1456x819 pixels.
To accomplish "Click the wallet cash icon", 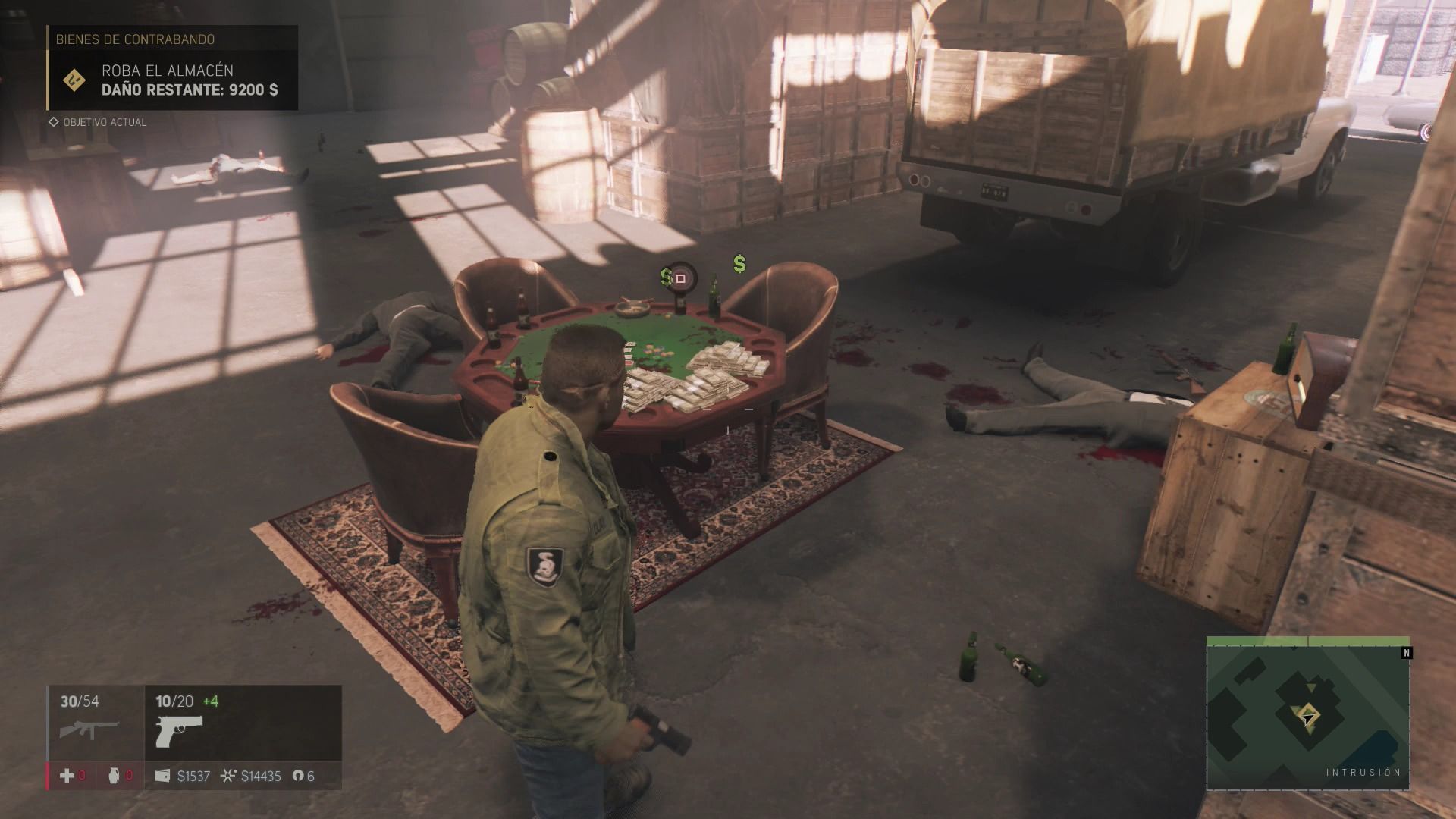I will pos(162,776).
